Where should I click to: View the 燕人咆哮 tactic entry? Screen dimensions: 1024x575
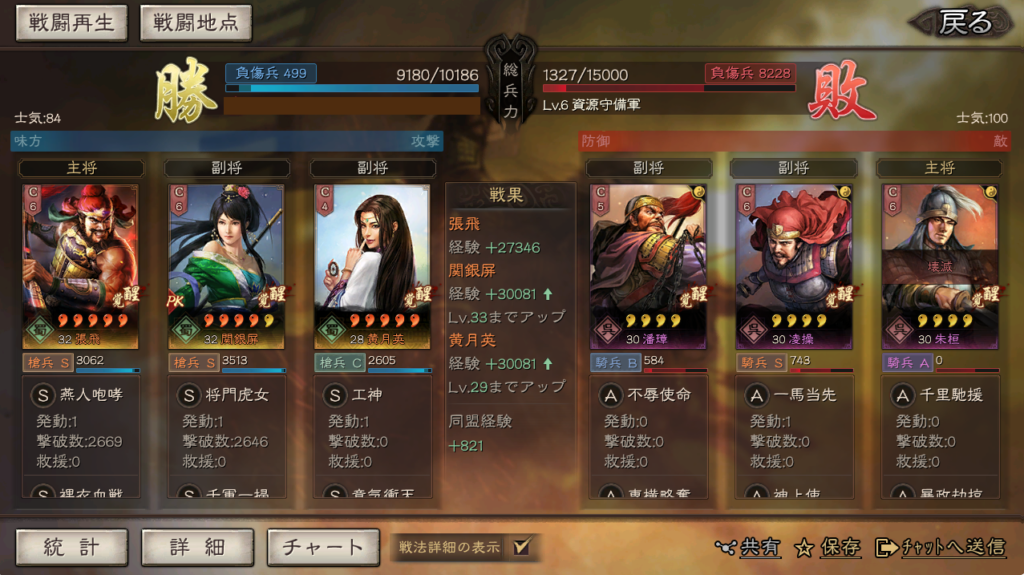click(90, 395)
